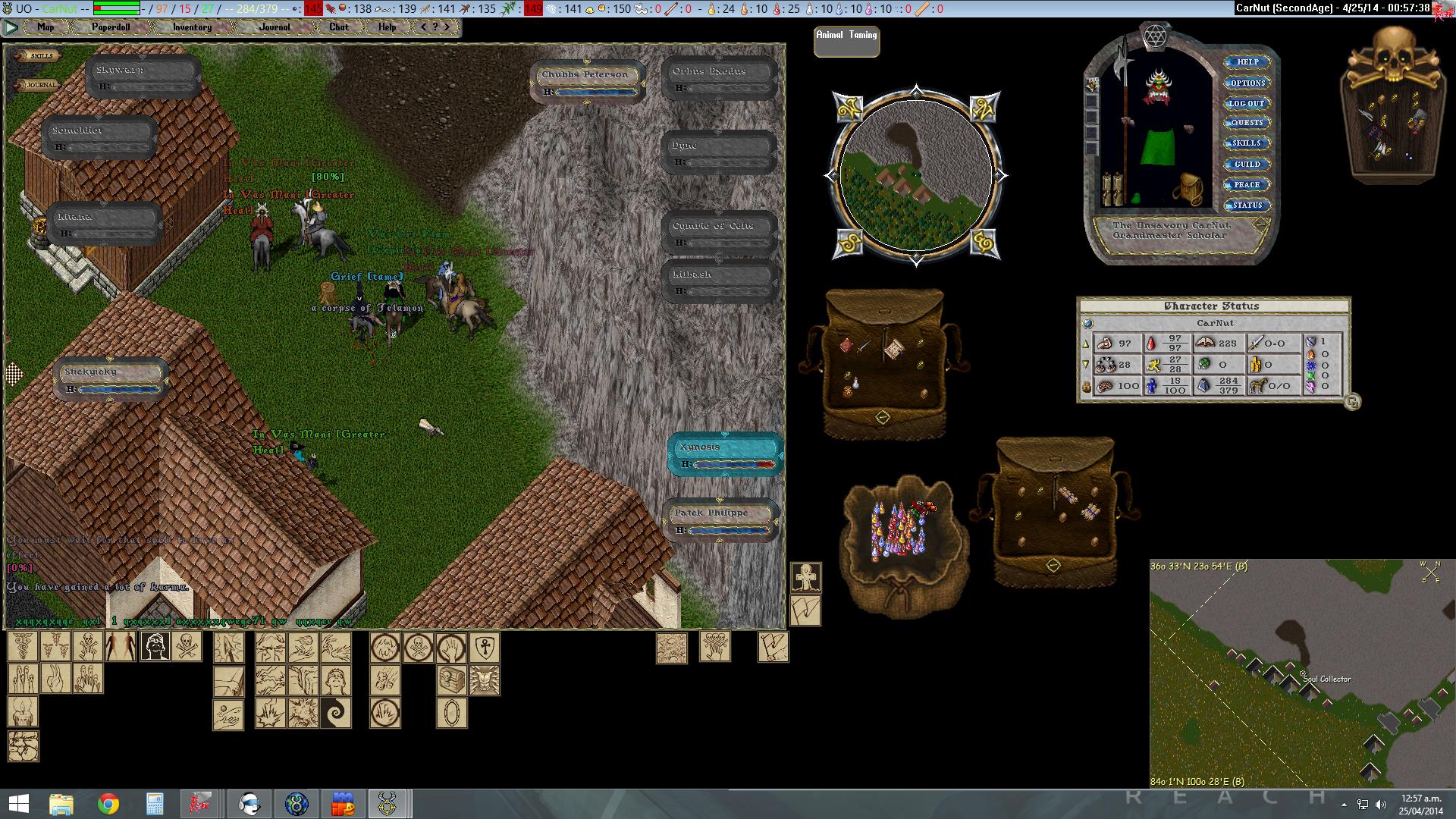Click the paperdoll OPTIONS button
Viewport: 1456px width, 819px height.
point(1247,83)
